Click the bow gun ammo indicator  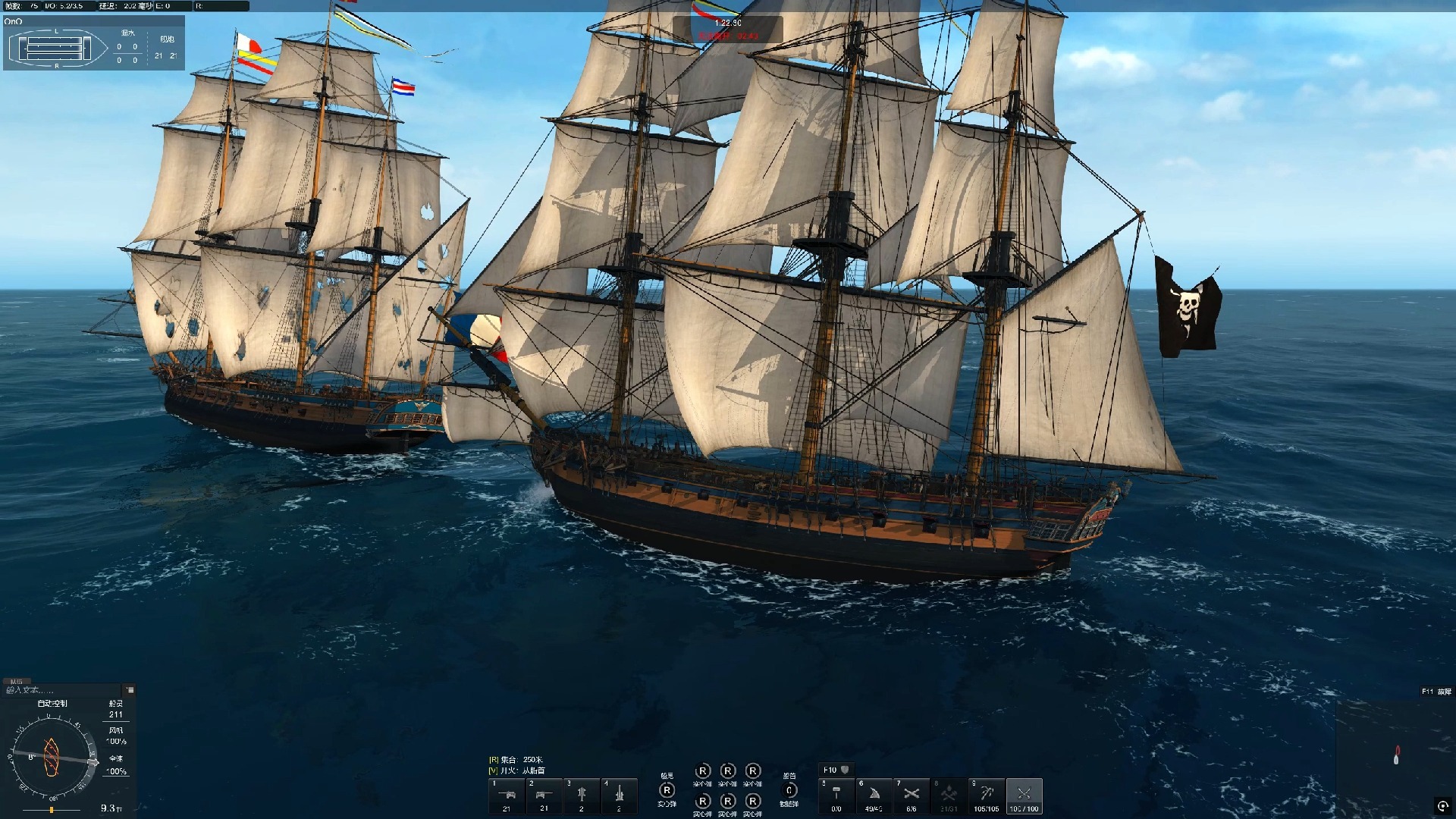[x=789, y=791]
